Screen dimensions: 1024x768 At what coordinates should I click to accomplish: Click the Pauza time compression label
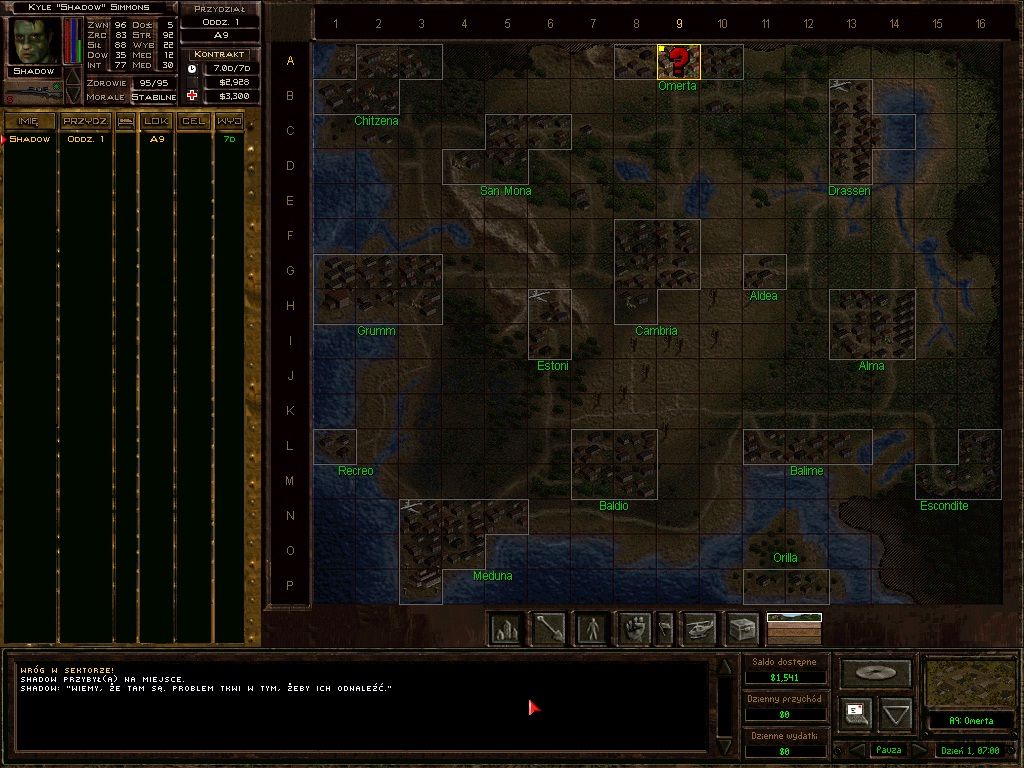tap(888, 750)
